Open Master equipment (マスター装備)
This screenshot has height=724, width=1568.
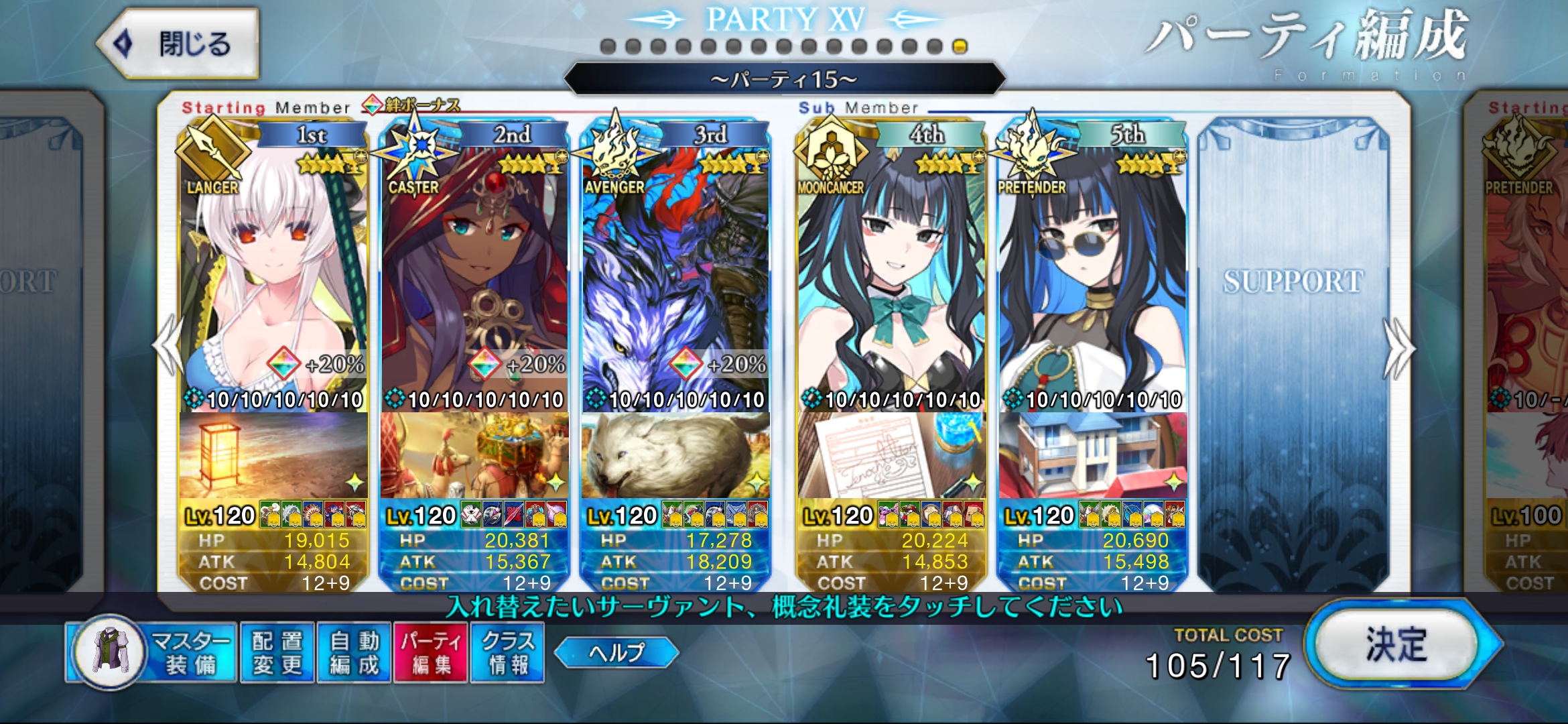[x=153, y=652]
